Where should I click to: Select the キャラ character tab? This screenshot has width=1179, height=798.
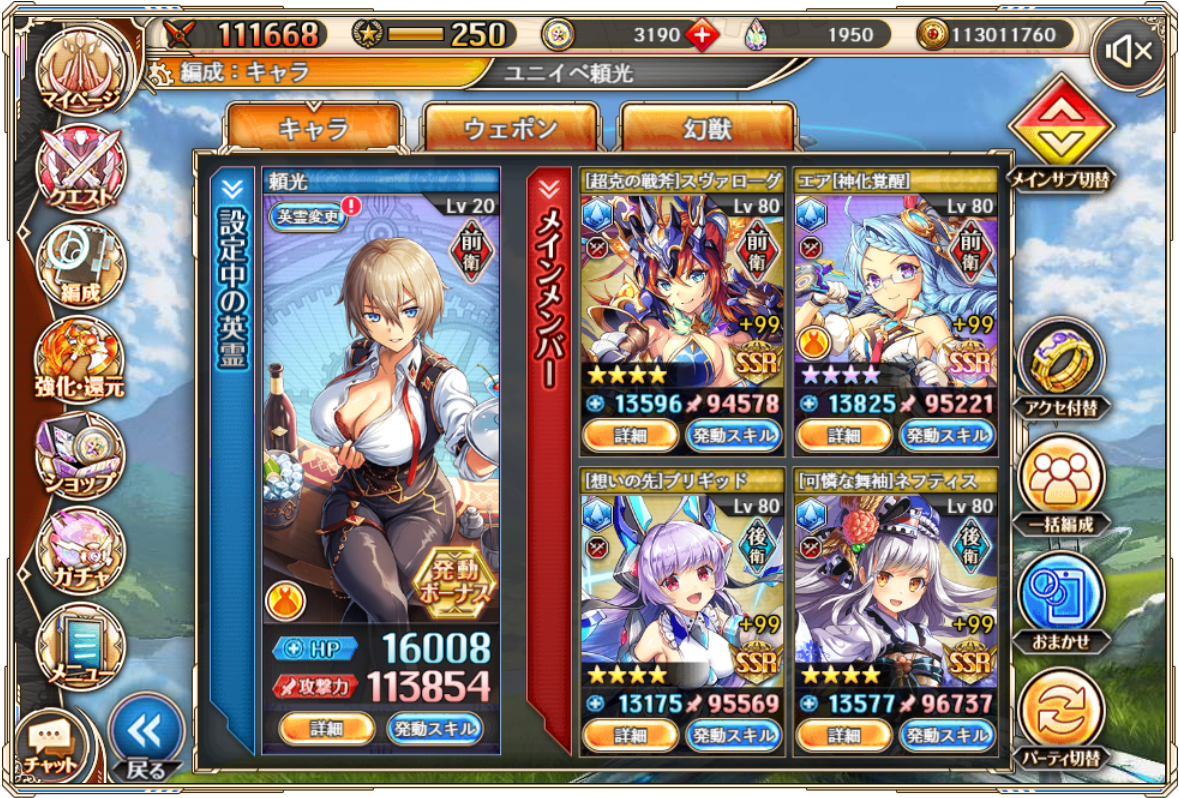pos(313,128)
